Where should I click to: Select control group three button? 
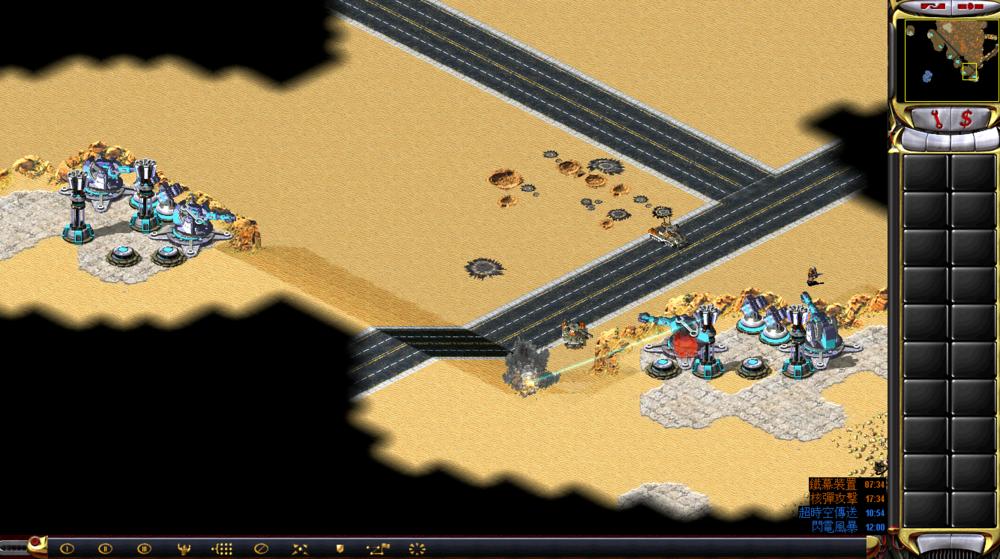[143, 548]
